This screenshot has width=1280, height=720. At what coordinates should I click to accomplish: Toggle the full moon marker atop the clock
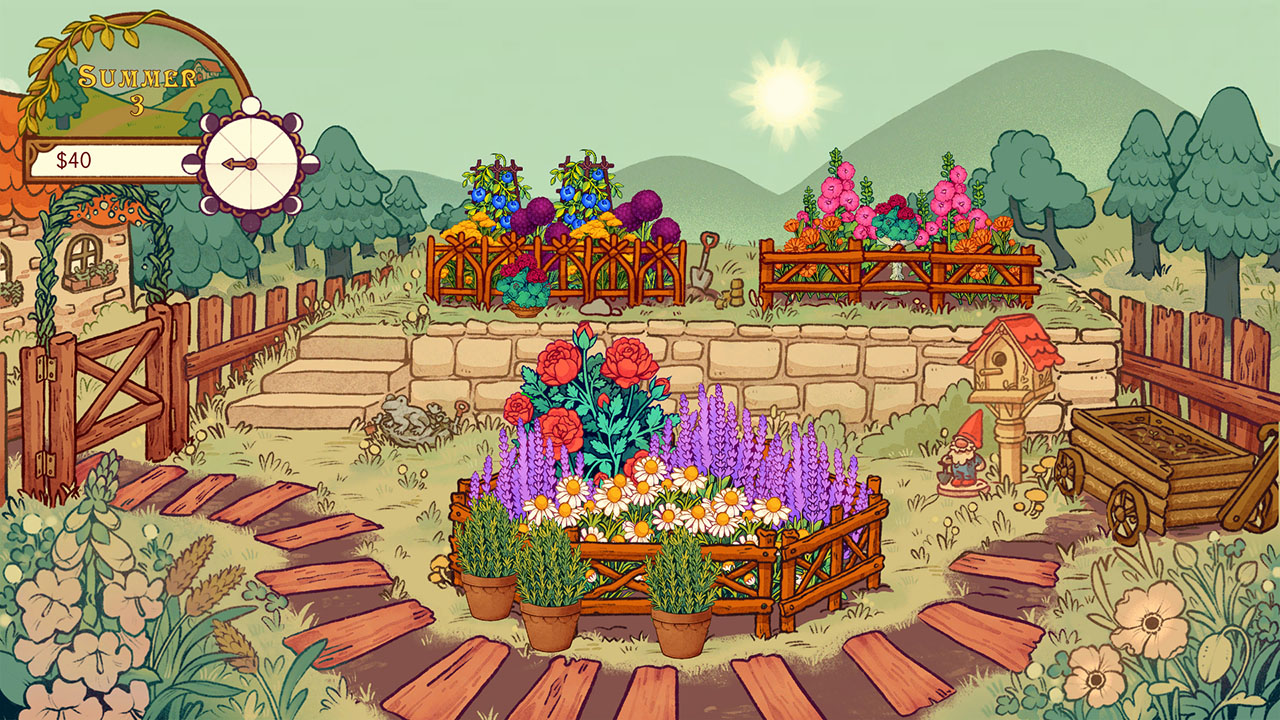coord(250,105)
